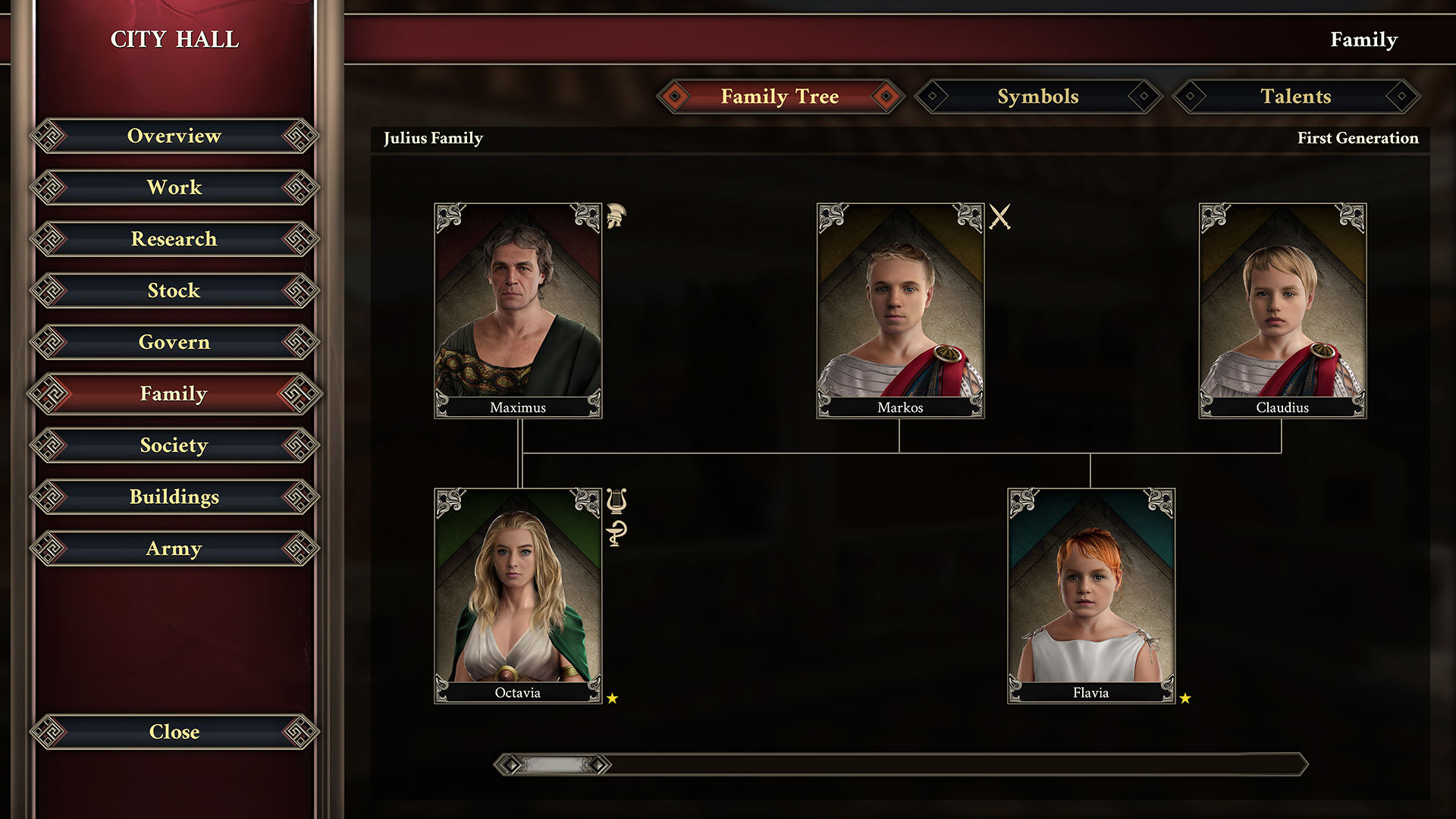
Task: Click the crossed swords icon beside Markos
Action: point(999,218)
